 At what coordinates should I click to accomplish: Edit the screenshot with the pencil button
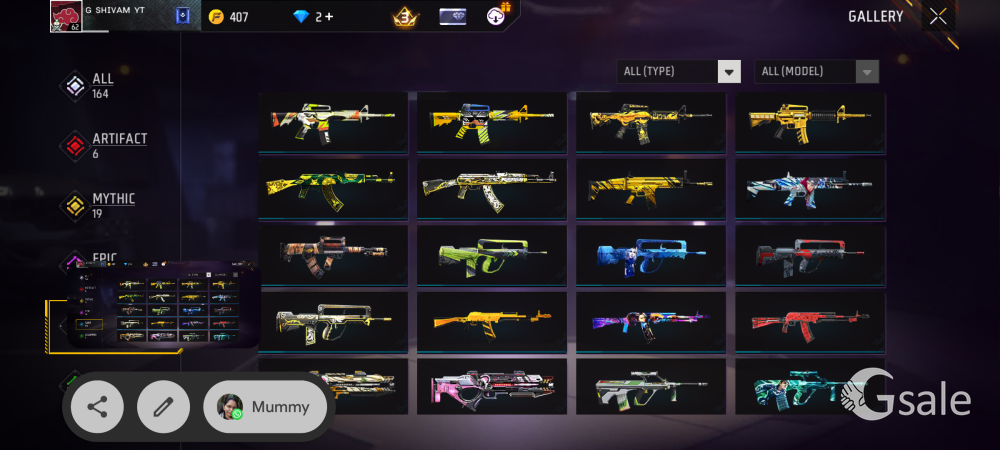tap(163, 407)
